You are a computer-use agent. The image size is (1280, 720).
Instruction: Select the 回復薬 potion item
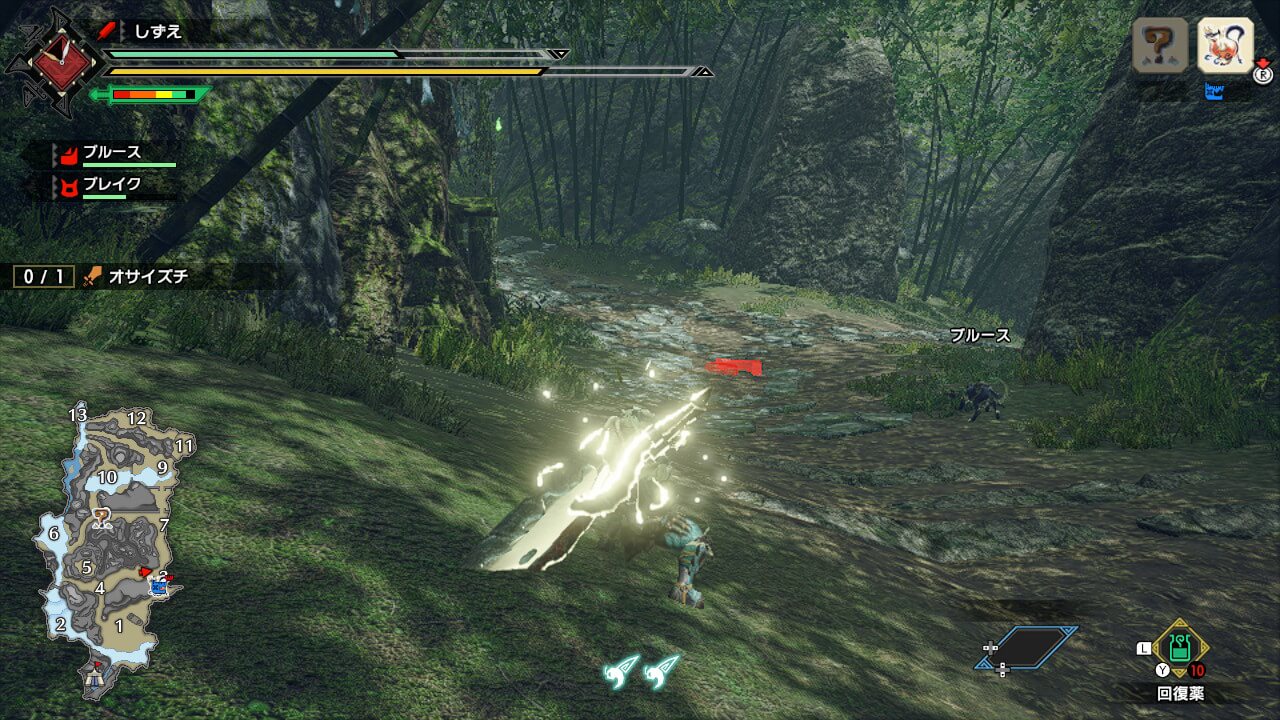(x=1180, y=650)
